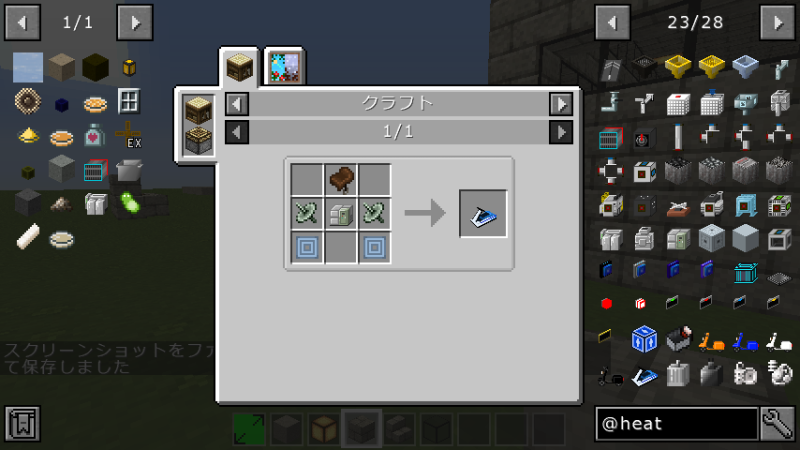Go to previous page of the 1/1 bookmark list

[x=23, y=21]
